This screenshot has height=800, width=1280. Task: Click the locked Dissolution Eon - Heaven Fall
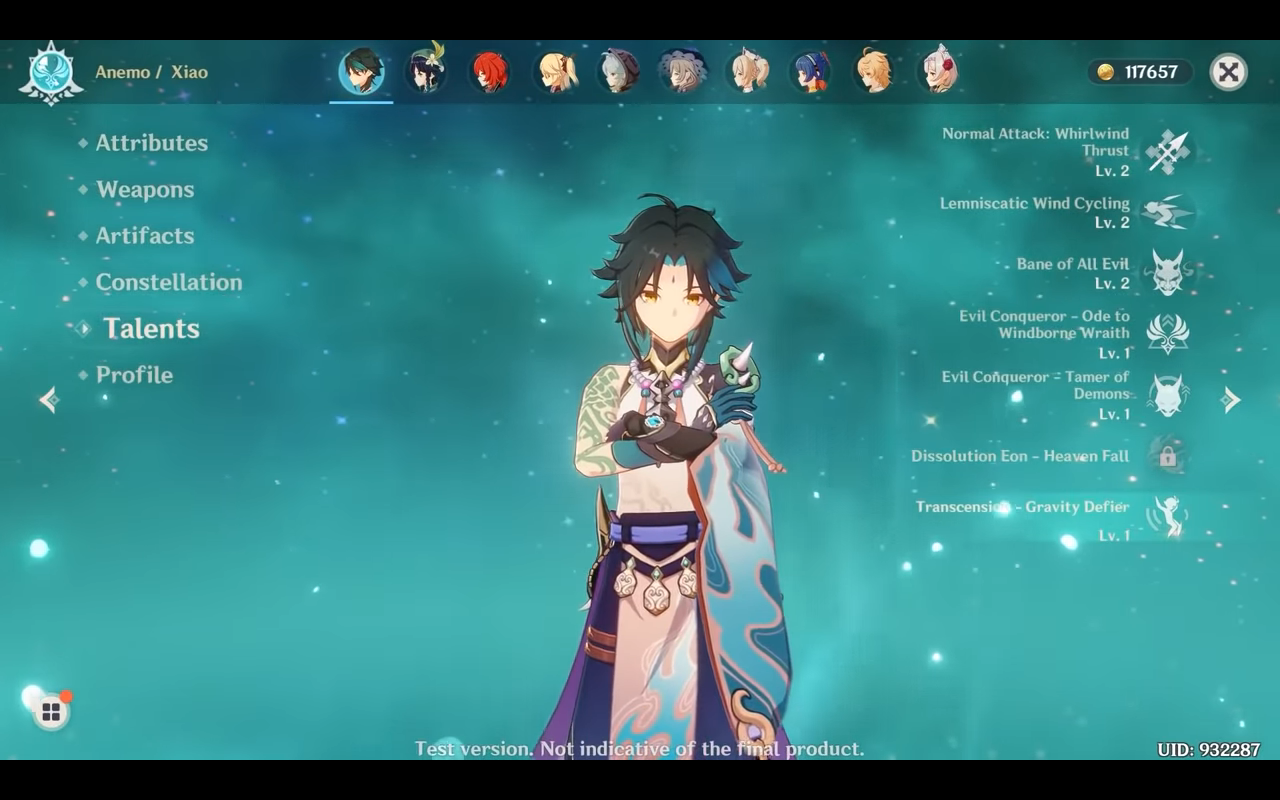tap(1167, 457)
